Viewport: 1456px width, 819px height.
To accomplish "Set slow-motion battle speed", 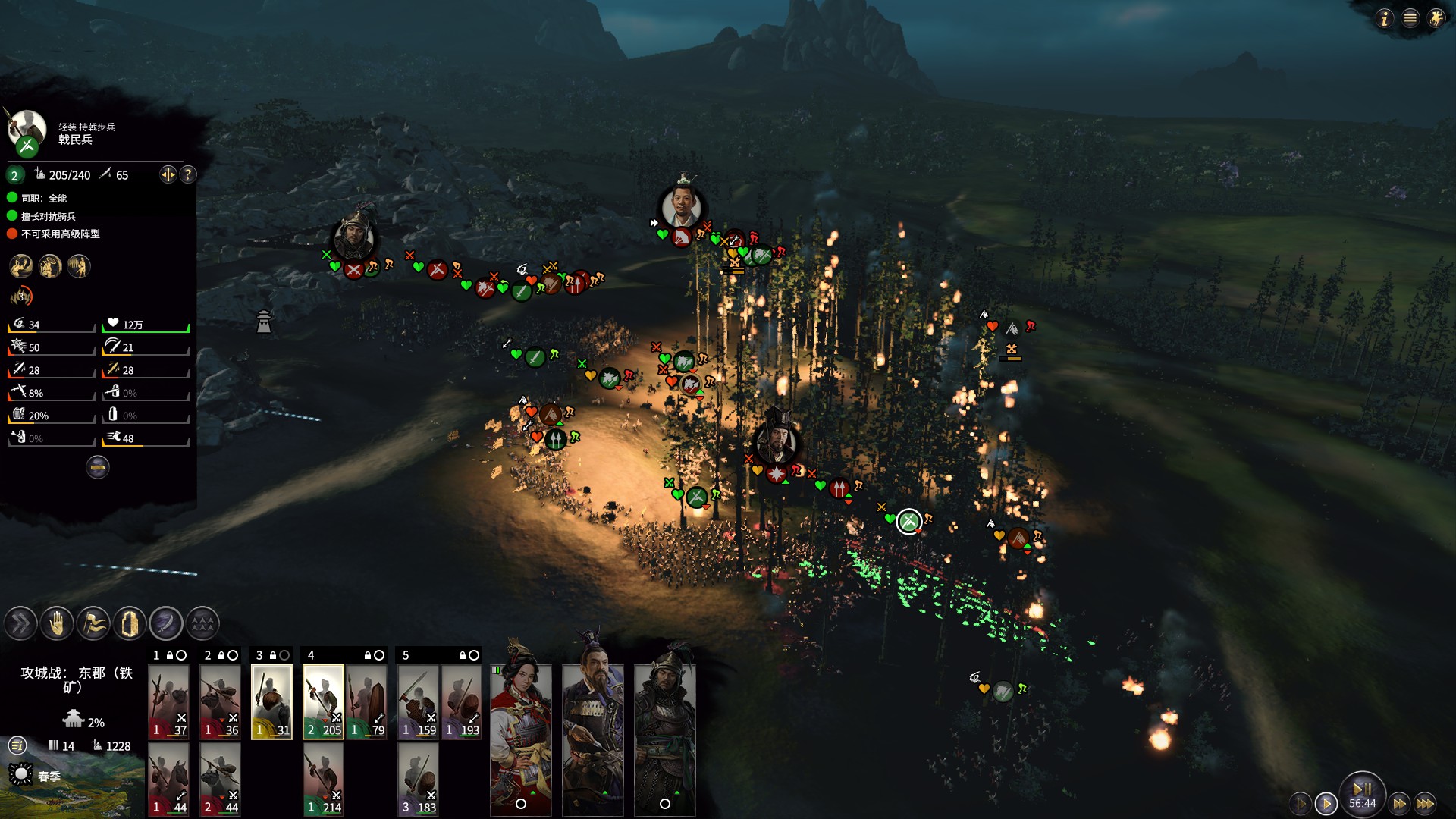I will pyautogui.click(x=1300, y=803).
